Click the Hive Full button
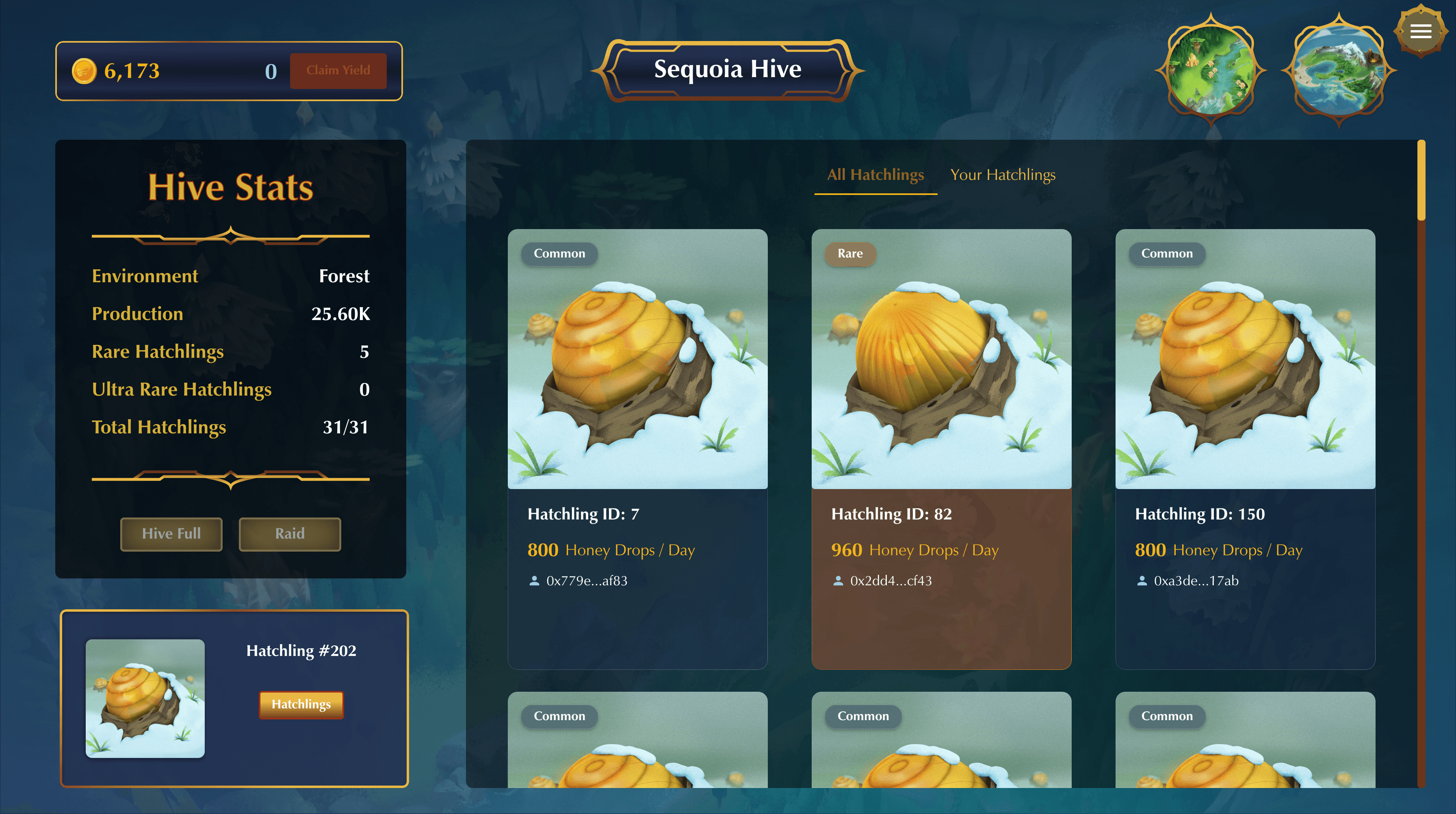Viewport: 1456px width, 814px height. 171,534
